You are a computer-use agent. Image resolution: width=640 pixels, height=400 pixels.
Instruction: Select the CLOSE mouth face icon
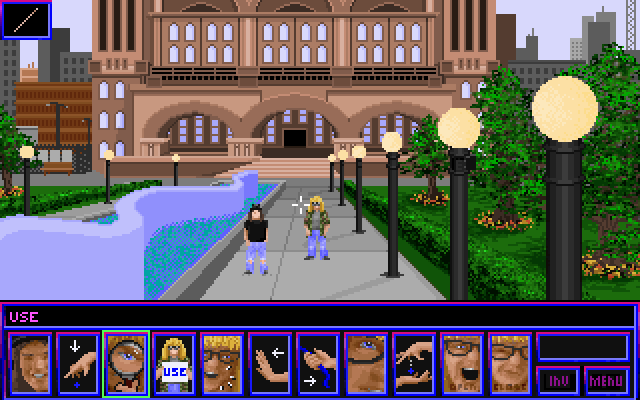[x=510, y=364]
